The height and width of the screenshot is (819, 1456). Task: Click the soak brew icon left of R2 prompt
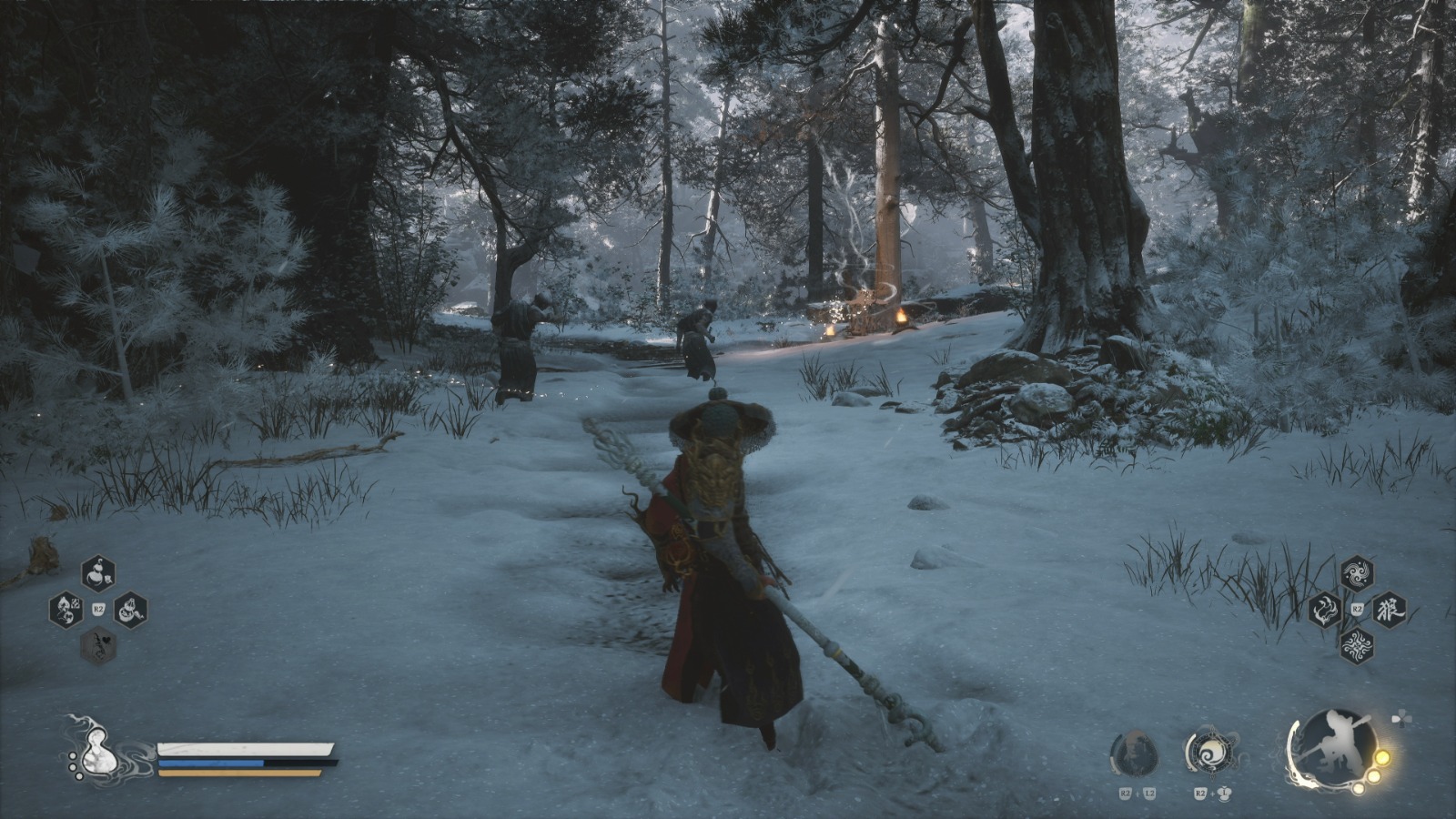(66, 610)
